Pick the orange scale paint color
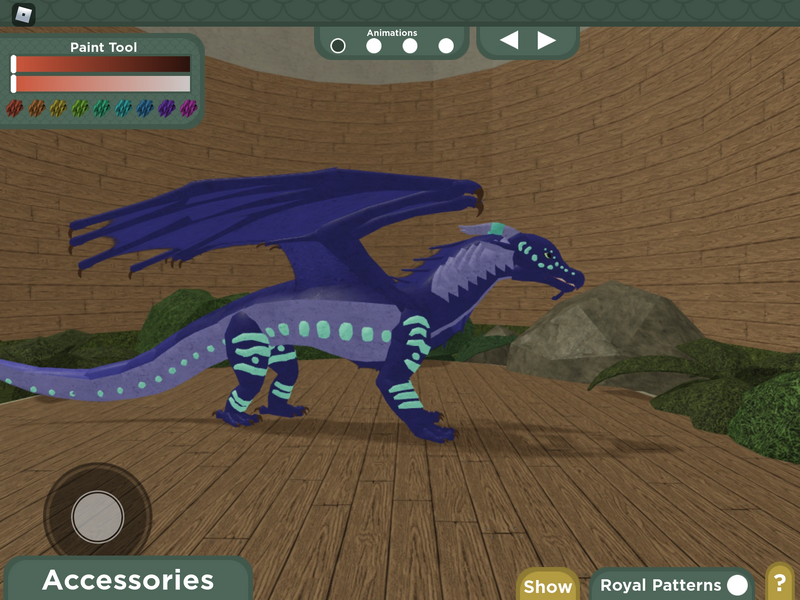The width and height of the screenshot is (800, 600). click(37, 108)
